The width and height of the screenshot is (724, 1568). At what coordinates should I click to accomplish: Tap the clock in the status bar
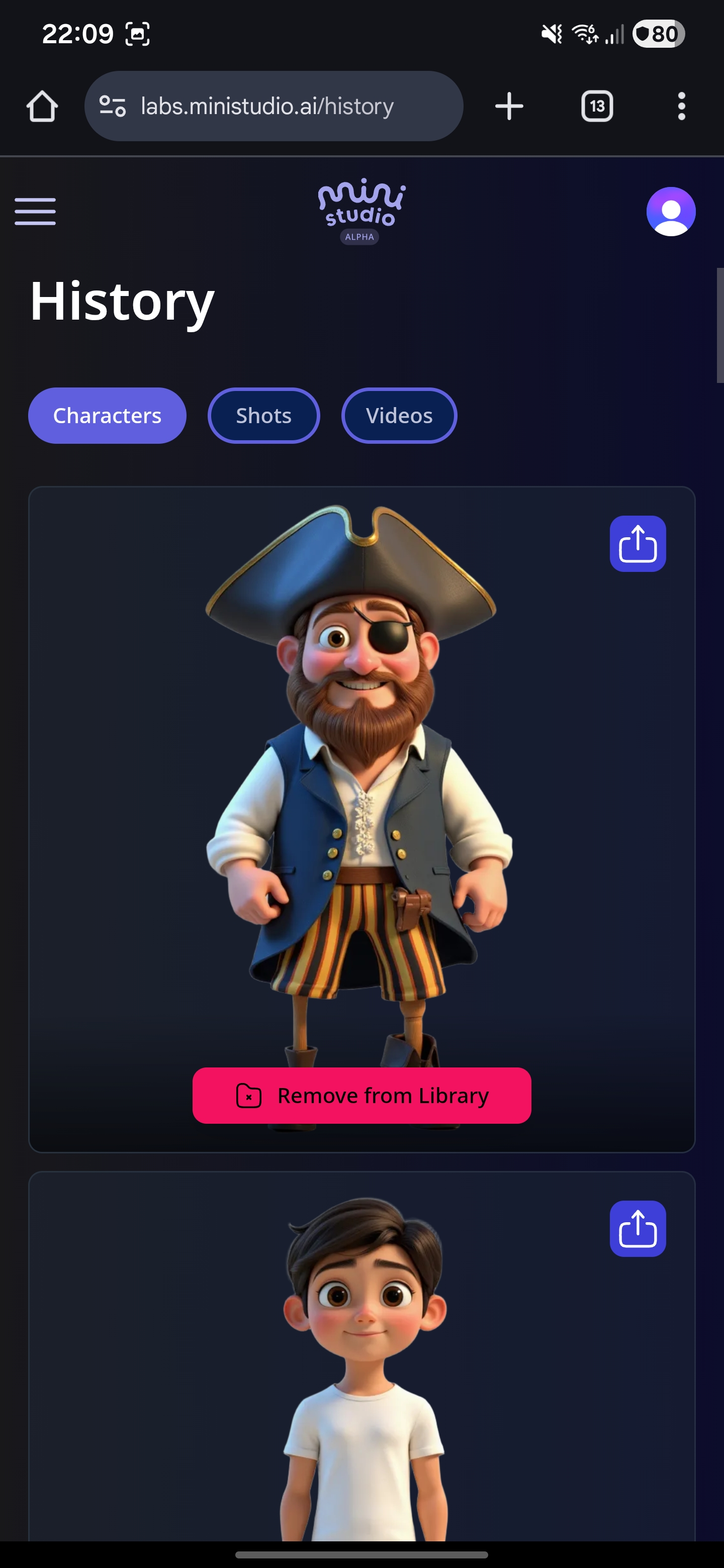point(77,34)
